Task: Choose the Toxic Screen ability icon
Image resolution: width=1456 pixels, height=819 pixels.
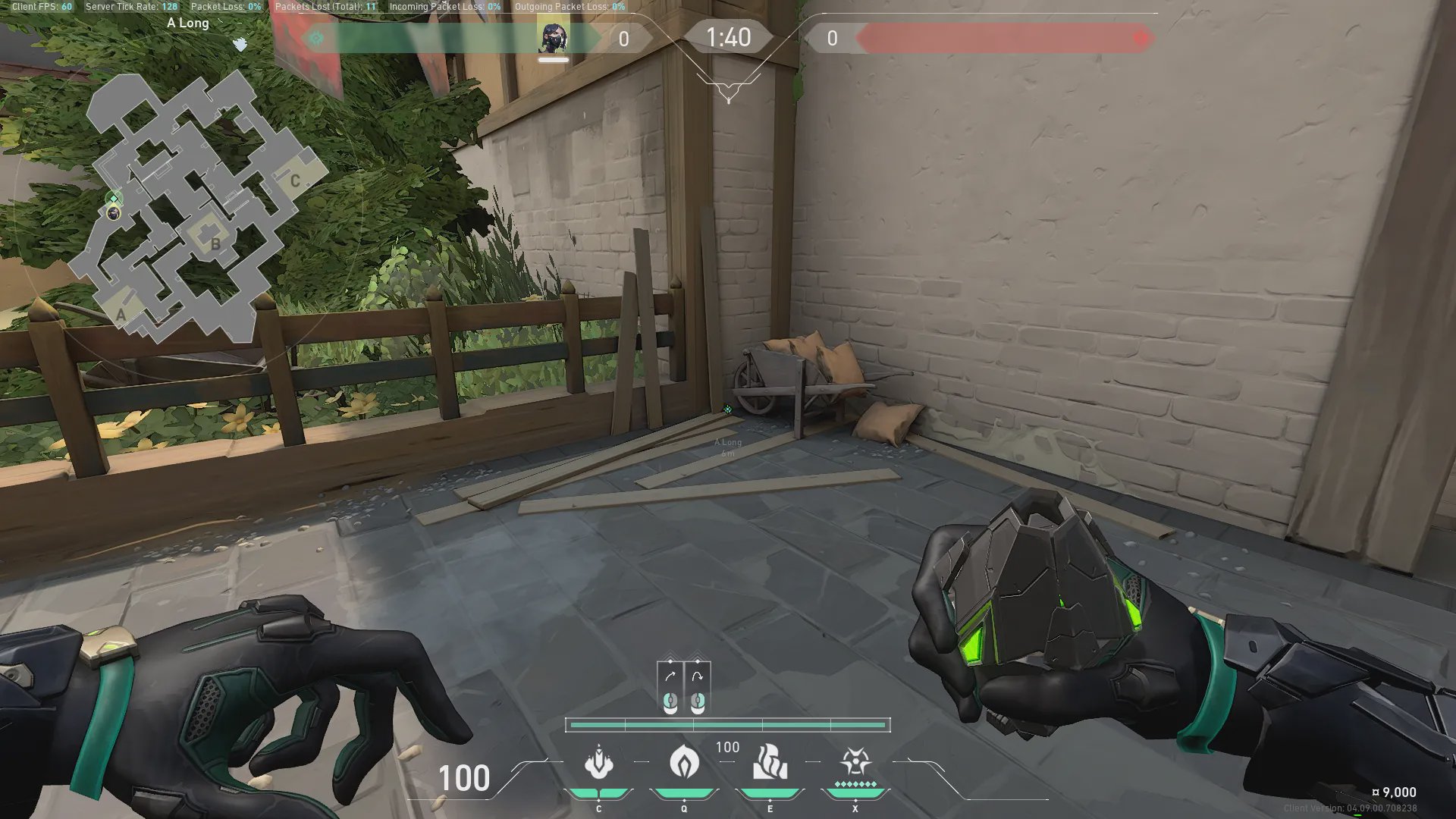Action: 770,761
